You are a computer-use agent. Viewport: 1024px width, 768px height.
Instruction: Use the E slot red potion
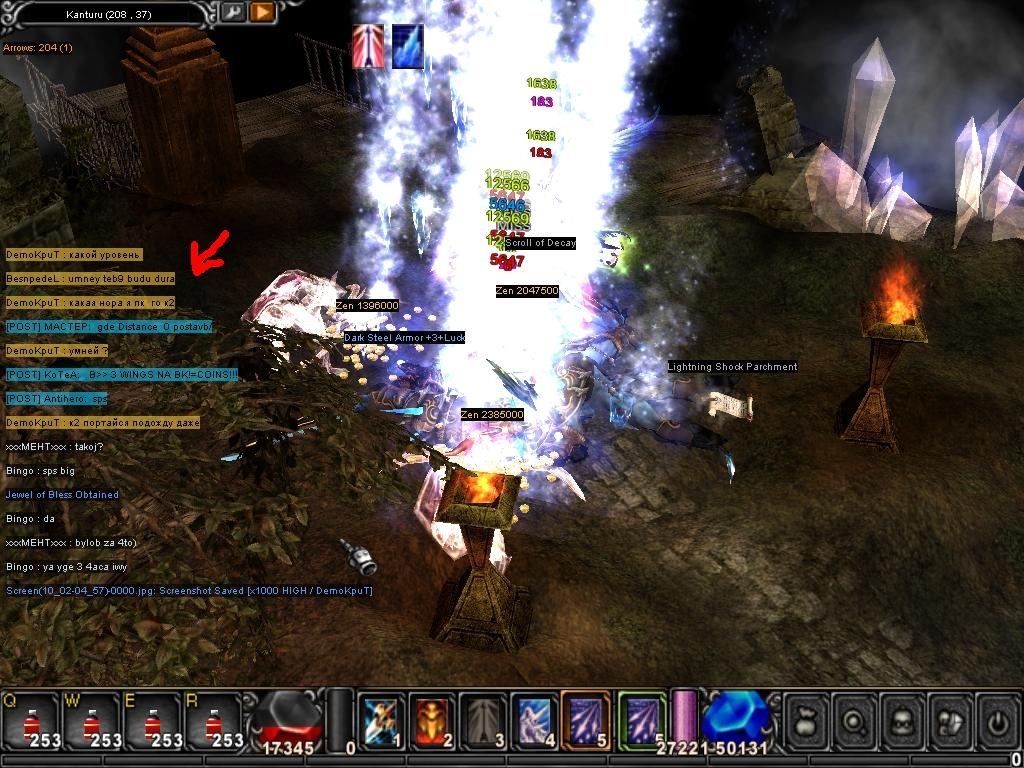(x=153, y=719)
